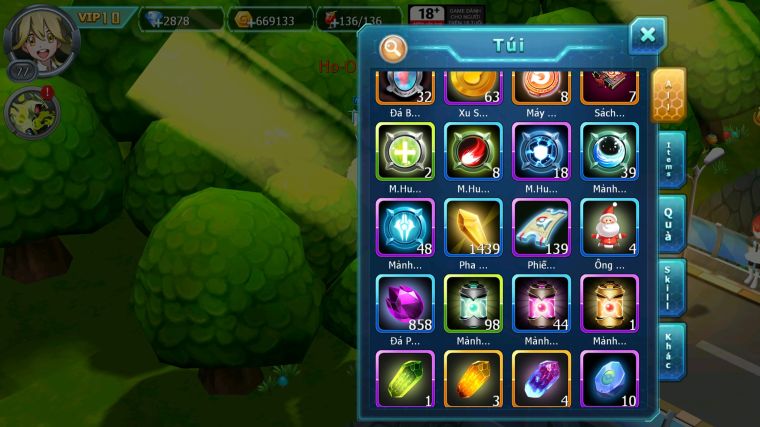Image resolution: width=760 pixels, height=427 pixels.
Task: Select the Santa Claus item
Action: tap(609, 226)
